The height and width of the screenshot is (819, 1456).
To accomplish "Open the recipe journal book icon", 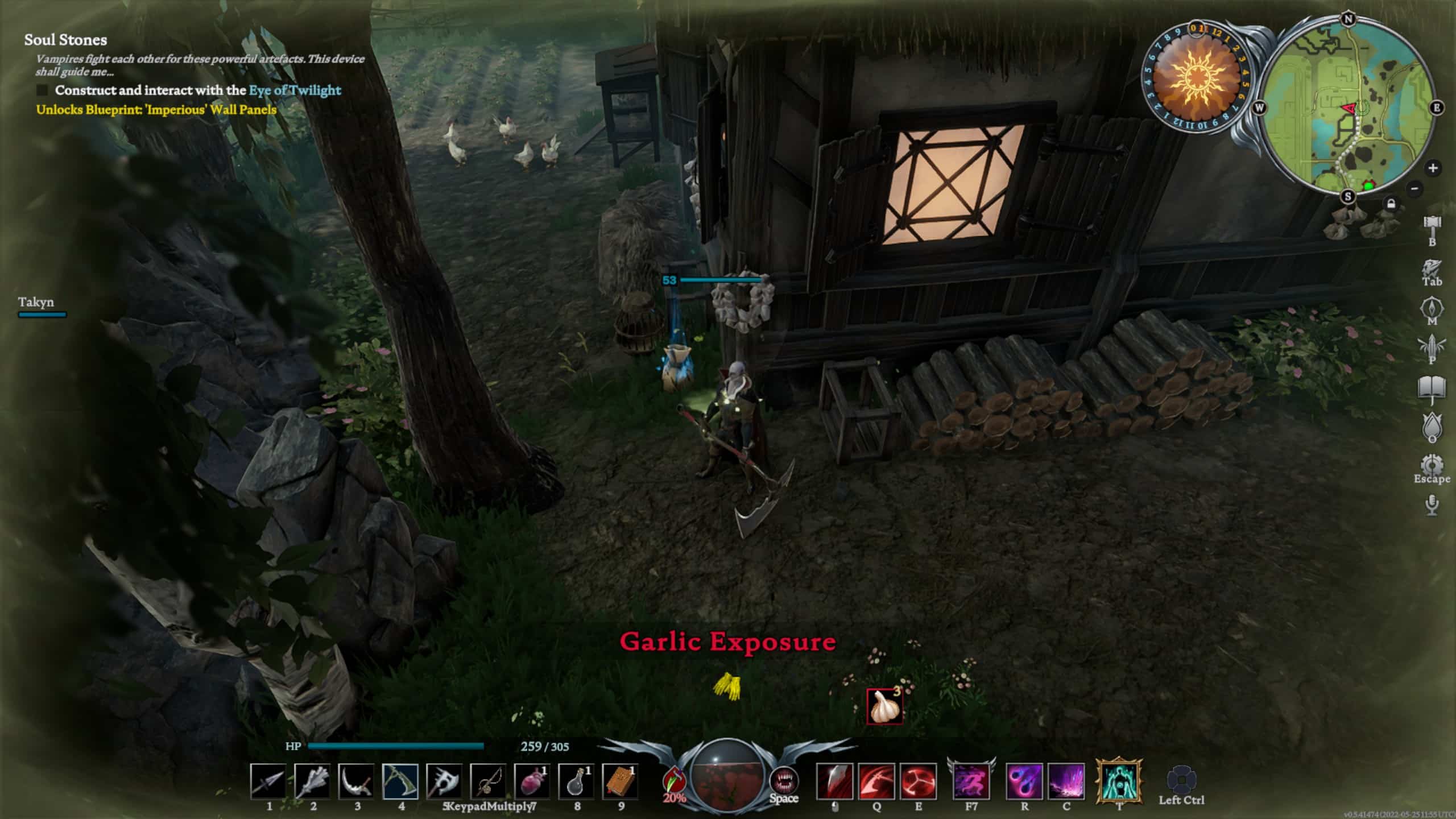I will click(1433, 384).
